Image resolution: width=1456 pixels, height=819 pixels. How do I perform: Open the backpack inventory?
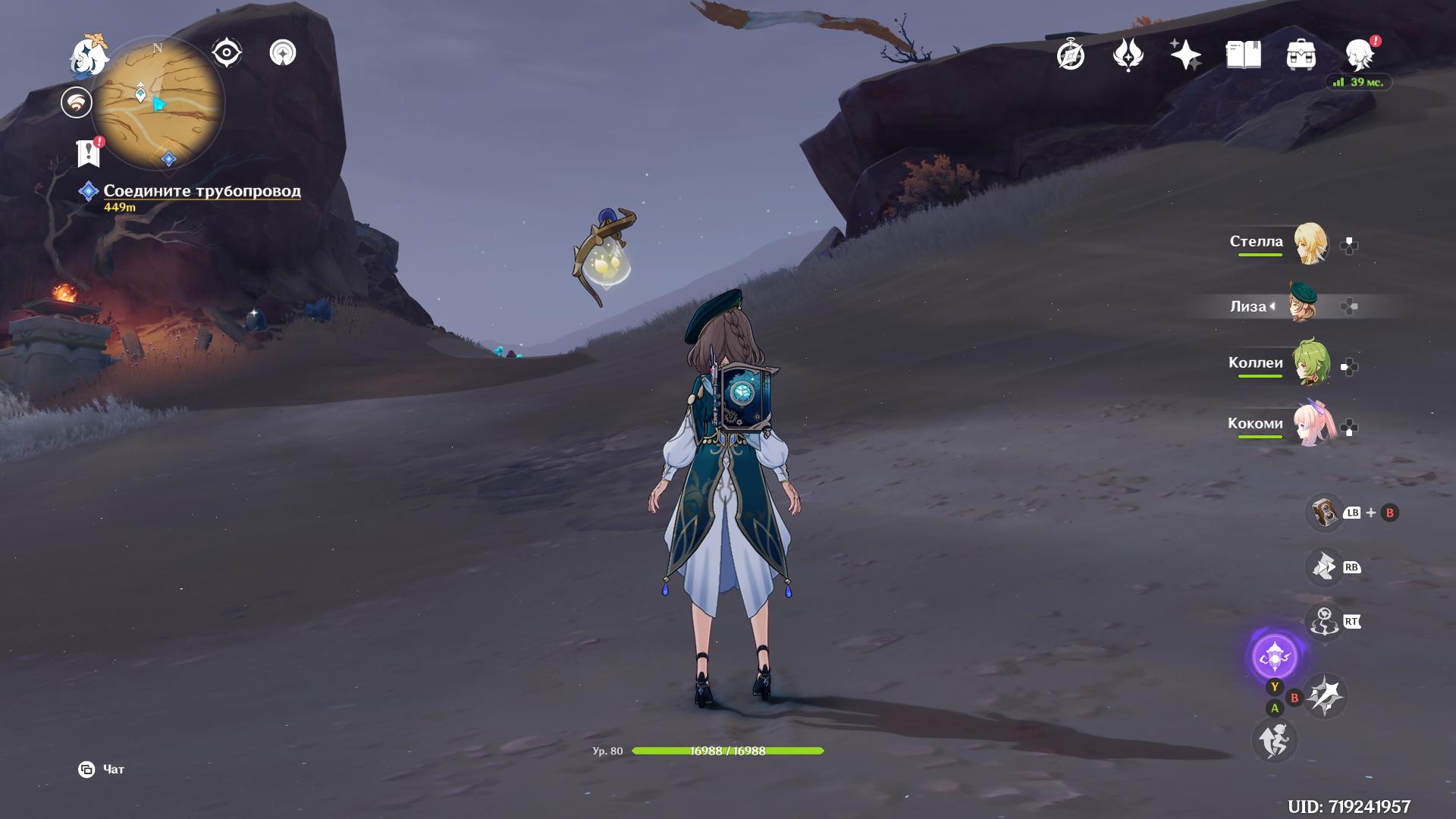tap(1301, 55)
